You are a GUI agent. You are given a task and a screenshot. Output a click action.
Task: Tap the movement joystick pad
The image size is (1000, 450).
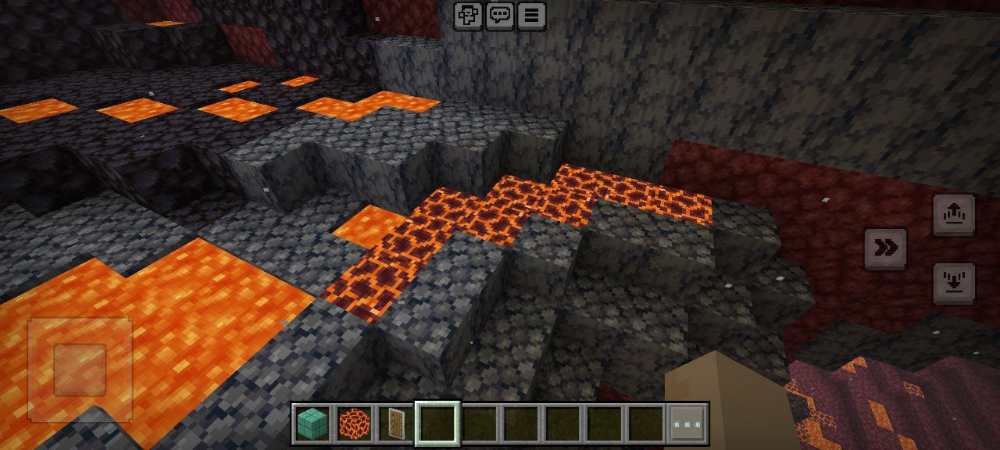80,368
